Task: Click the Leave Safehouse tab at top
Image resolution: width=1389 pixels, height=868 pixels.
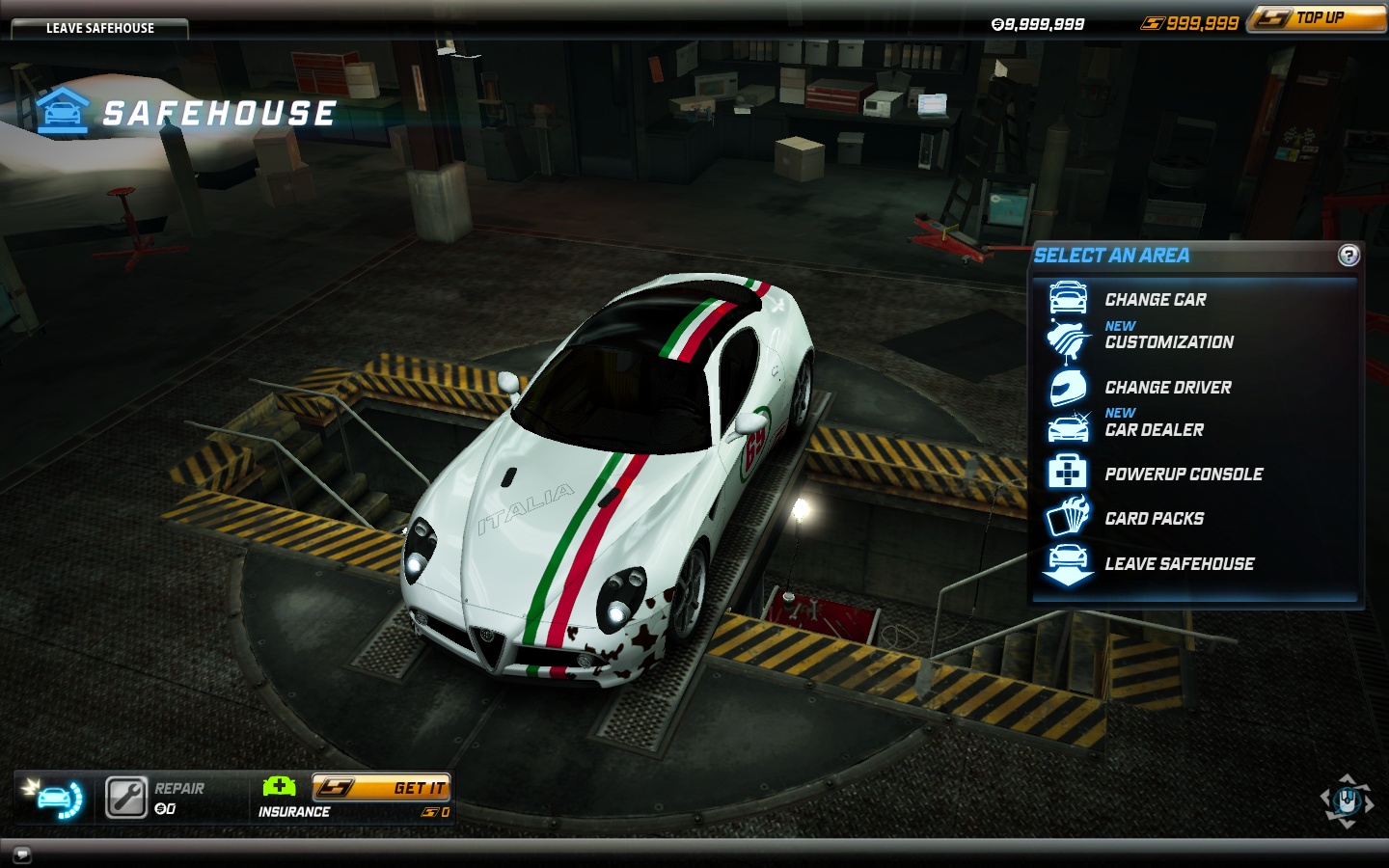Action: [x=99, y=28]
